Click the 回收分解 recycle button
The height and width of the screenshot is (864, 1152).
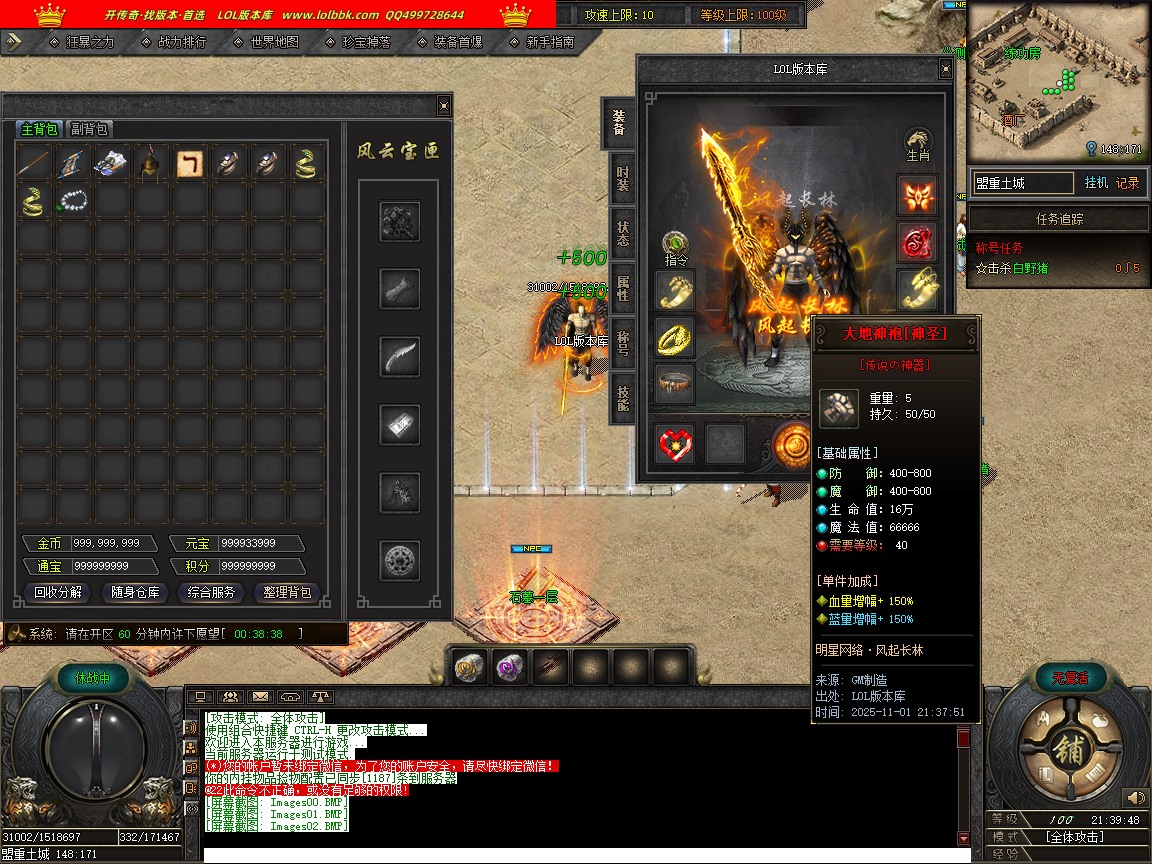pyautogui.click(x=57, y=592)
